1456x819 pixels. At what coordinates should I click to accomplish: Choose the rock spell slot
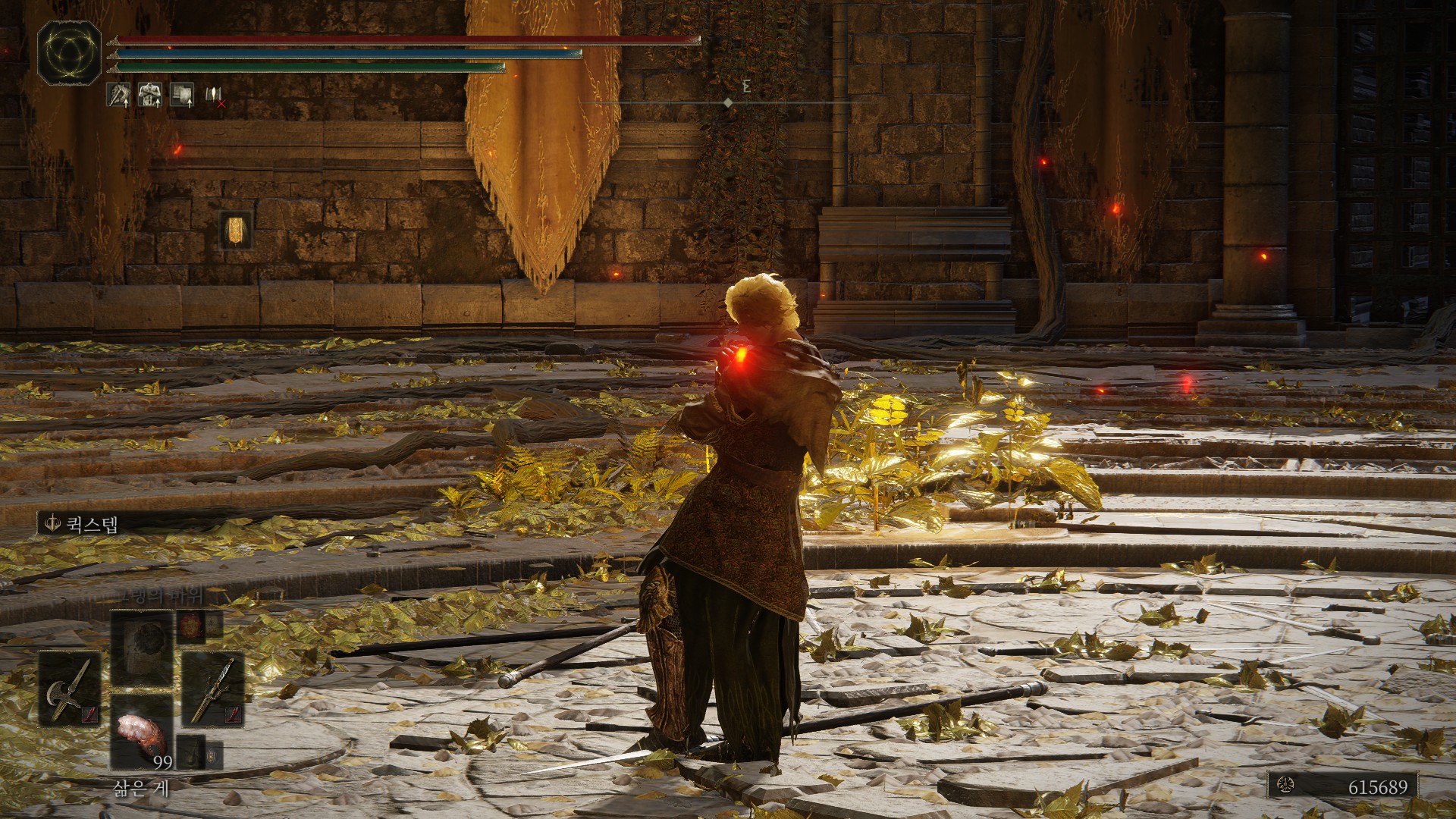143,648
